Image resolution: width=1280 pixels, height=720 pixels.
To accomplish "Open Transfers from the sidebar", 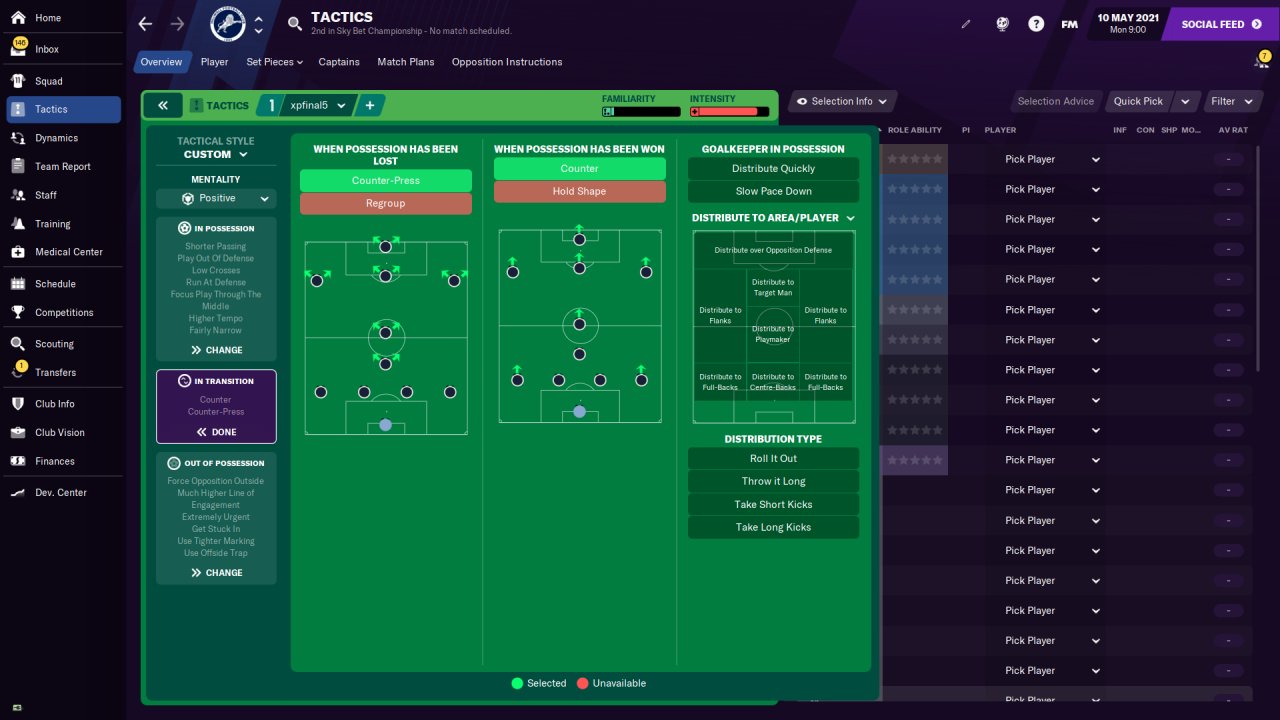I will click(x=55, y=372).
